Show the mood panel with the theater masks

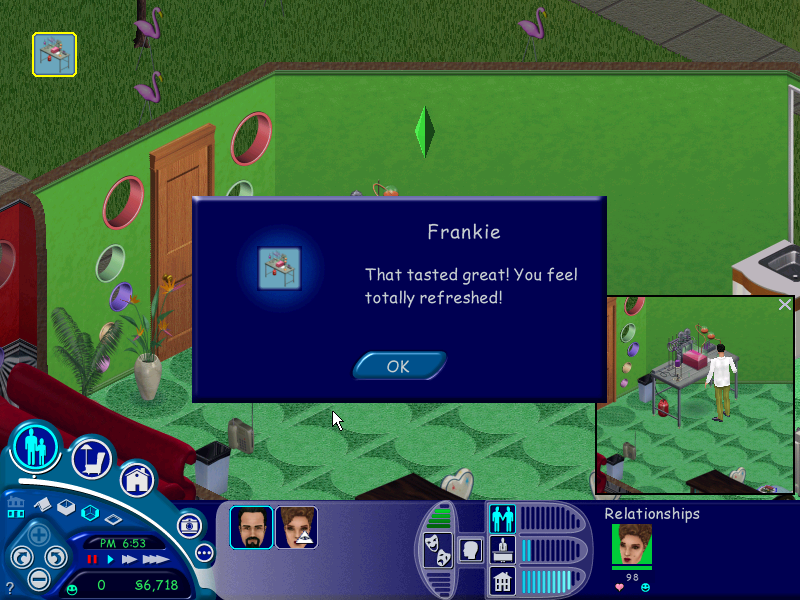coord(437,548)
